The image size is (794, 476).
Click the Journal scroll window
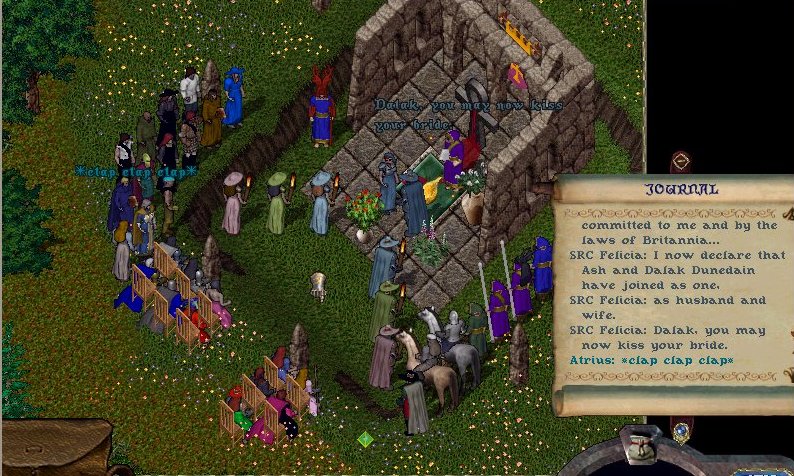pyautogui.click(x=670, y=290)
